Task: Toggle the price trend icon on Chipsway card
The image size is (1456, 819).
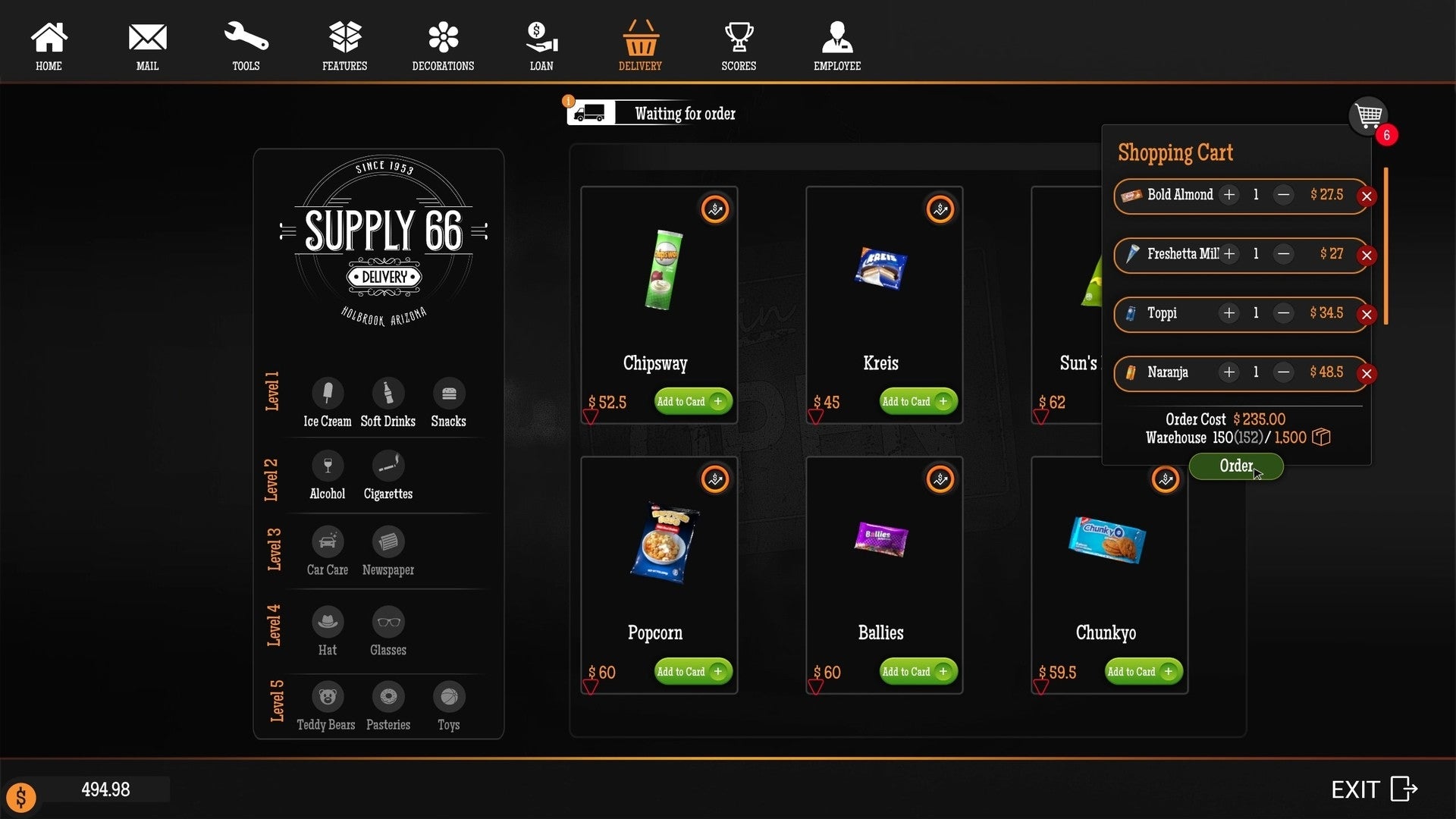Action: click(x=714, y=209)
